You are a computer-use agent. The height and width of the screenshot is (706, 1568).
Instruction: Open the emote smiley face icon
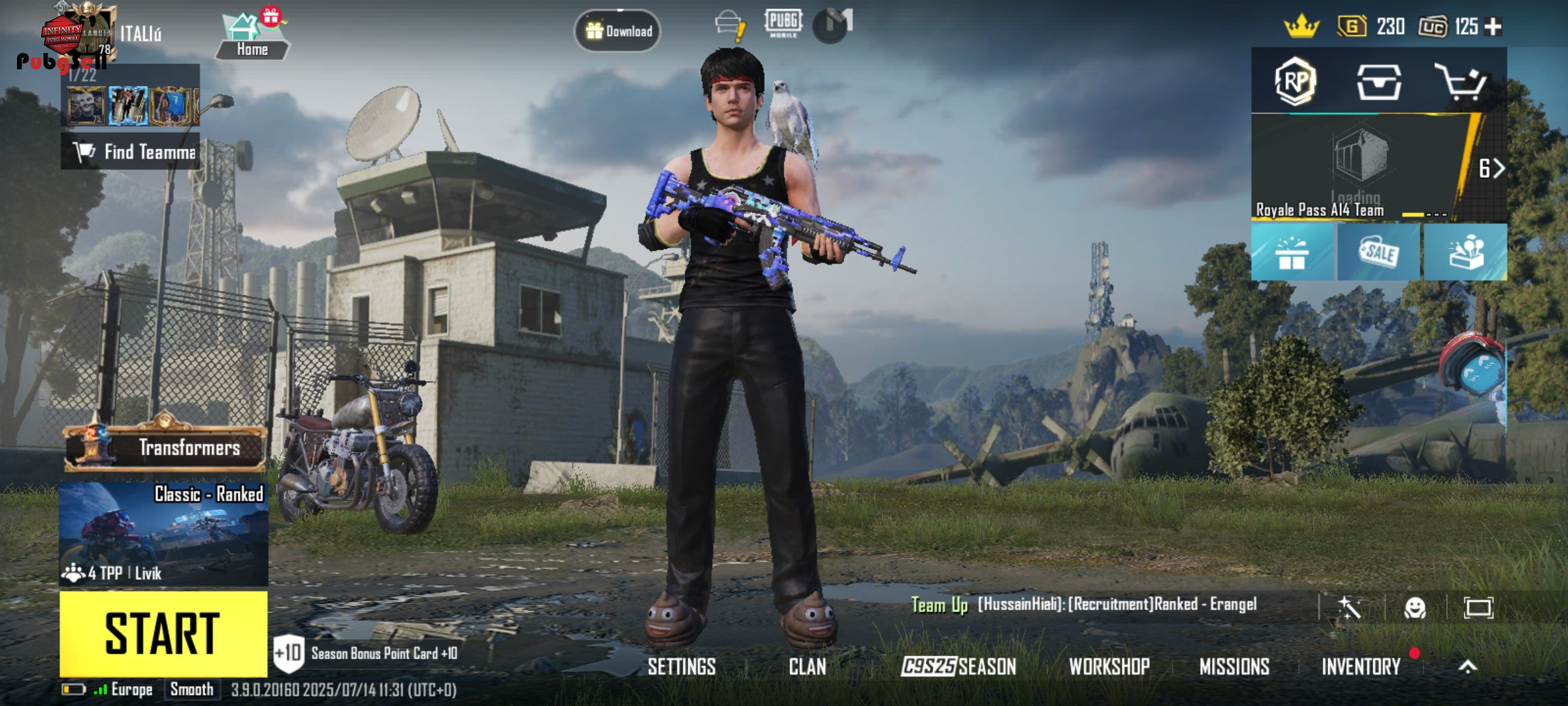(1414, 608)
